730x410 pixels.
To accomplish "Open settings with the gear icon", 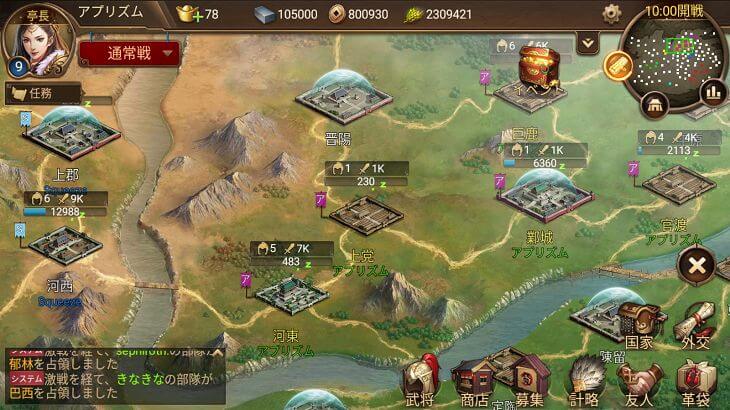I will click(x=612, y=14).
